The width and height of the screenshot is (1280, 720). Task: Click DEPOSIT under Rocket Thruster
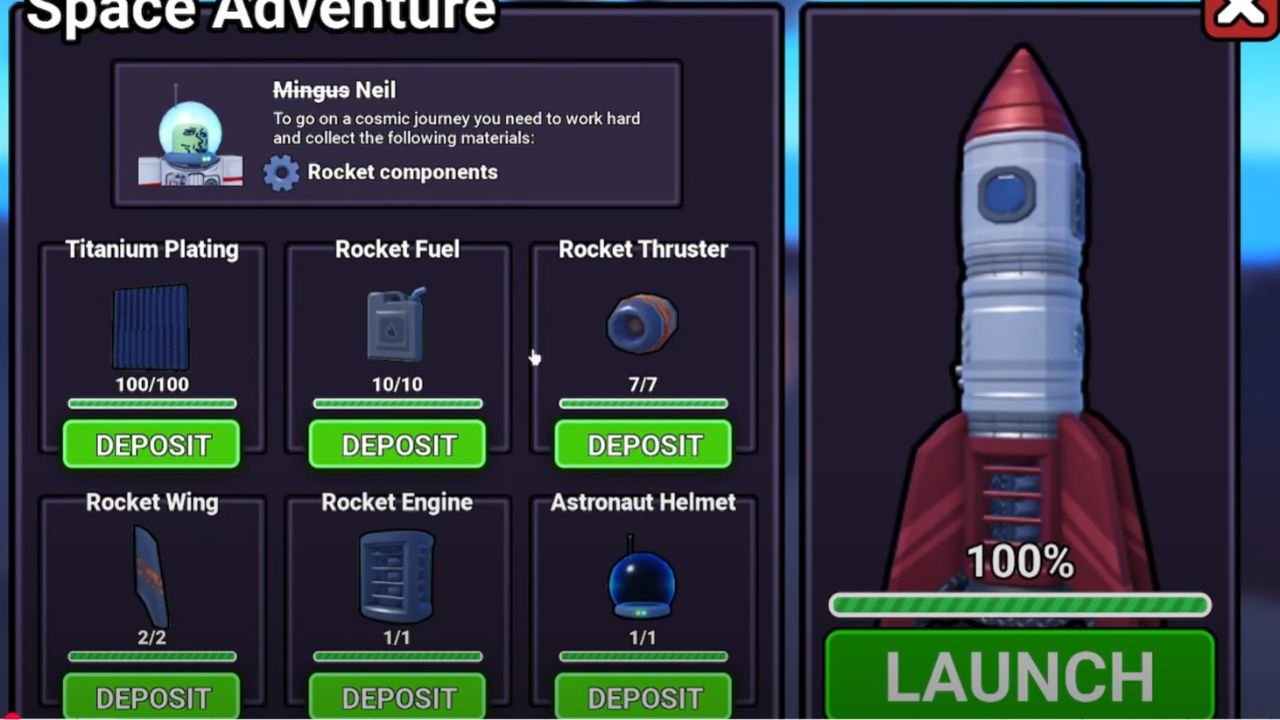(642, 445)
